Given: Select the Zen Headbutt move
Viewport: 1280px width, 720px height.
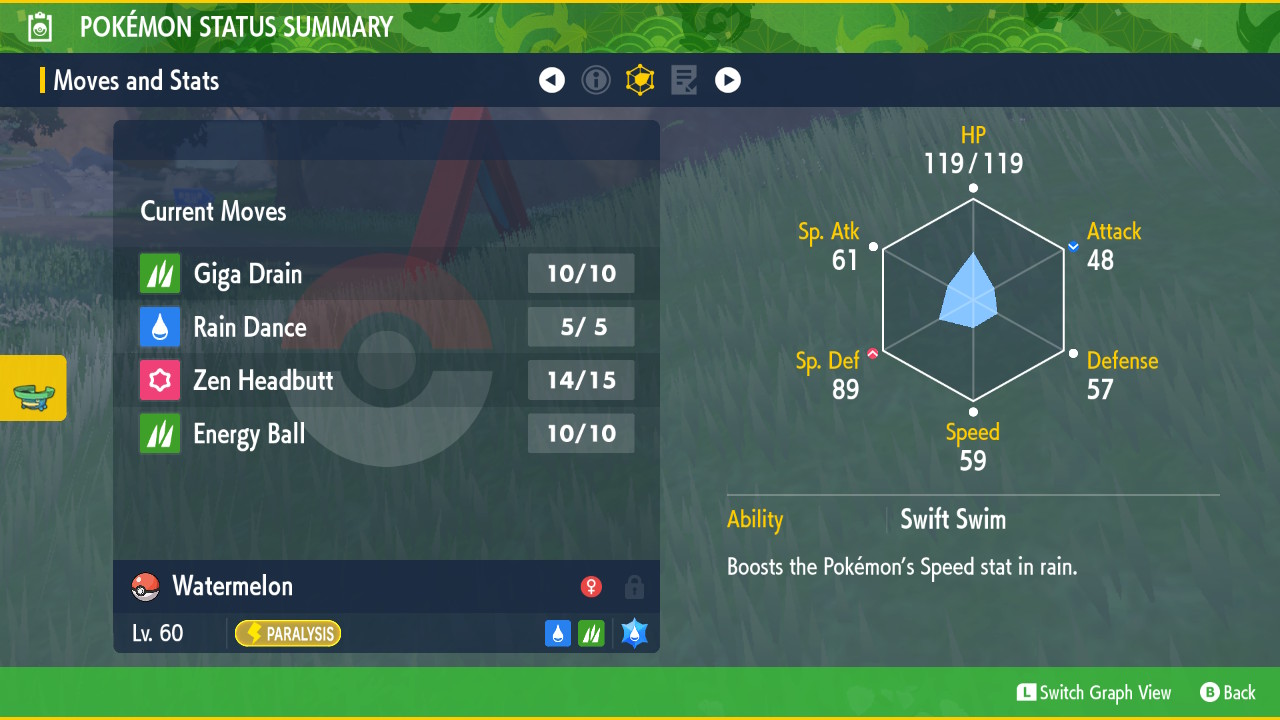Looking at the screenshot, I should (x=386, y=380).
